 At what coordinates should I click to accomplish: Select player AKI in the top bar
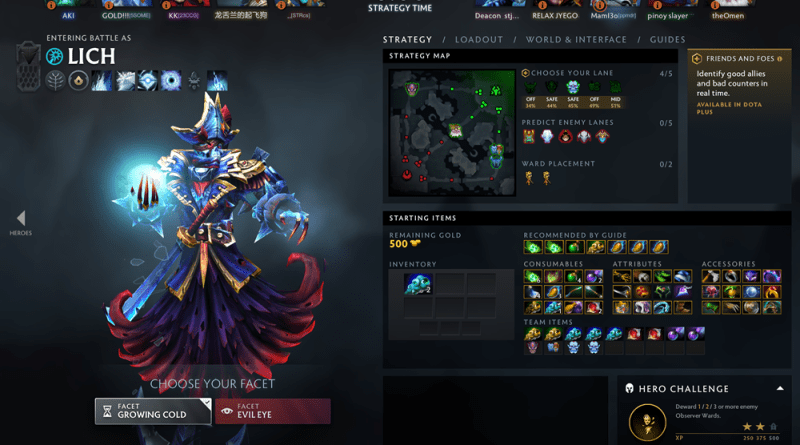(68, 15)
